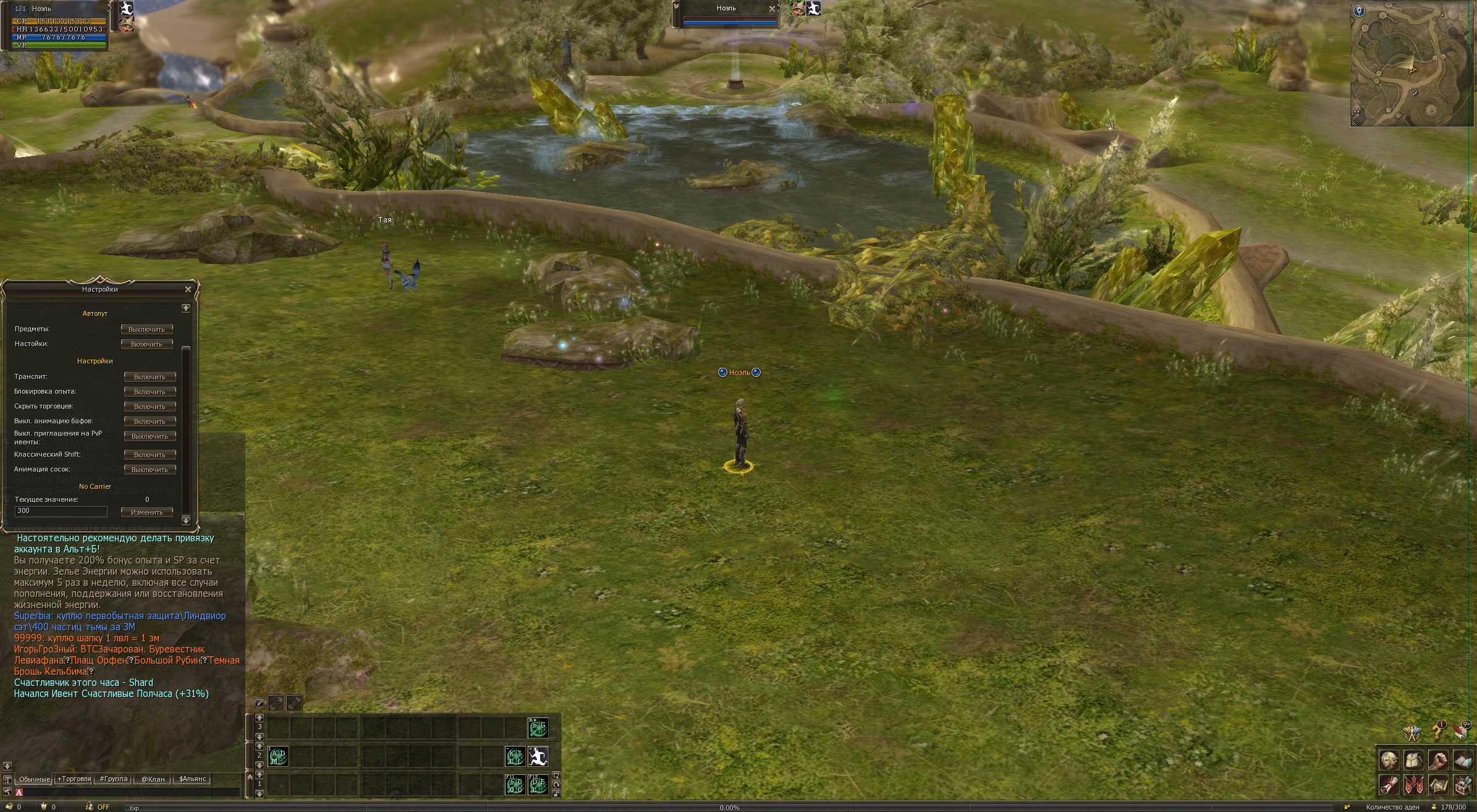
Task: Use the KILL macro slot
Action: (x=515, y=756)
